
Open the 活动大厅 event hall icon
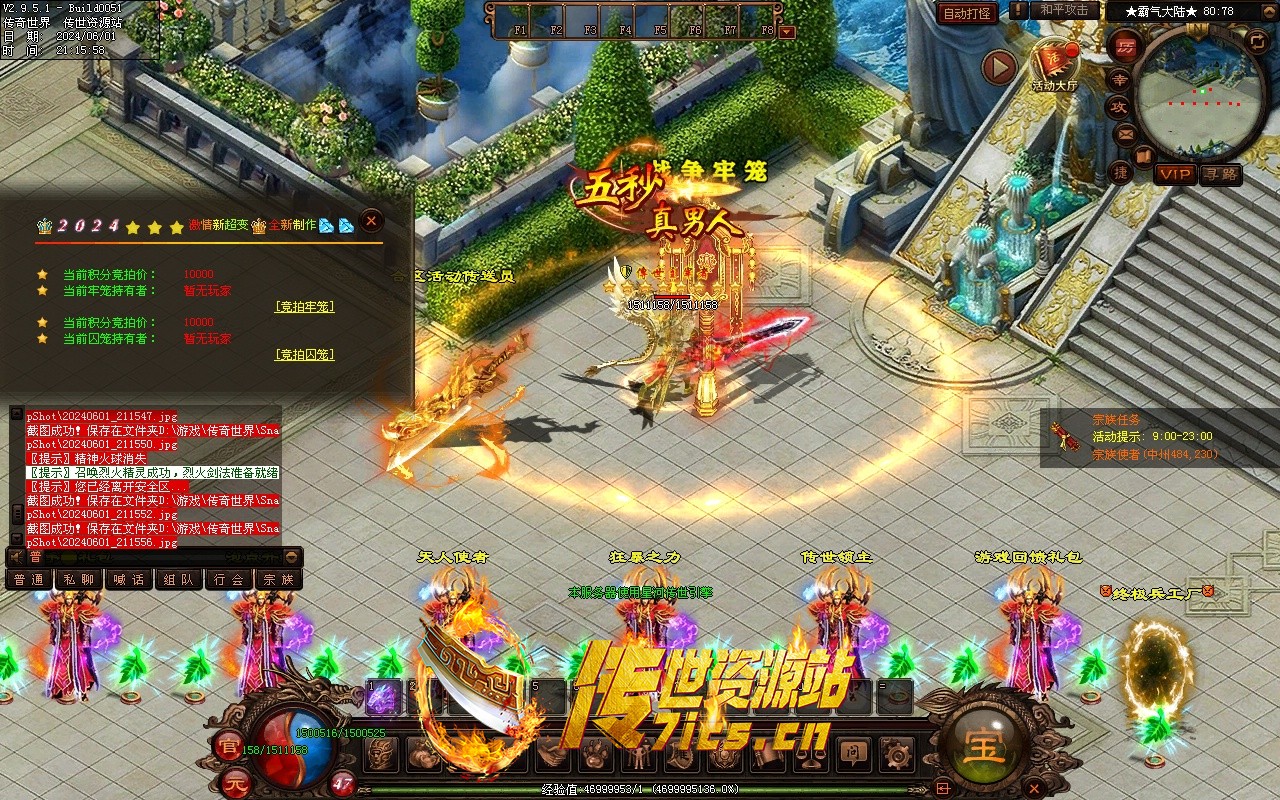pyautogui.click(x=1055, y=65)
